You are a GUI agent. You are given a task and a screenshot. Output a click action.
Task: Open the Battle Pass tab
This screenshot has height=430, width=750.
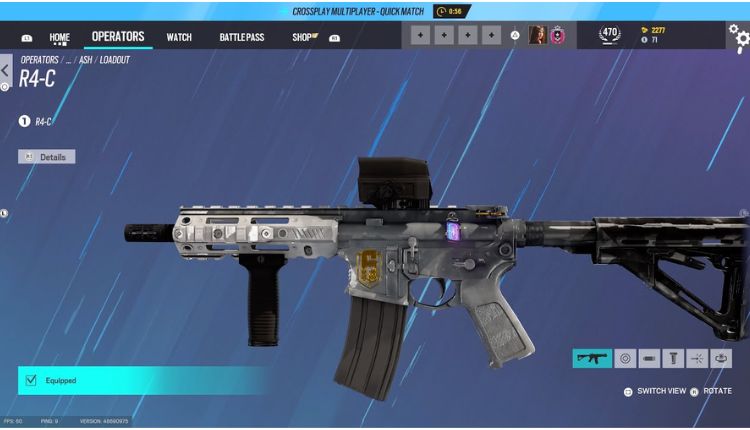[x=242, y=38]
